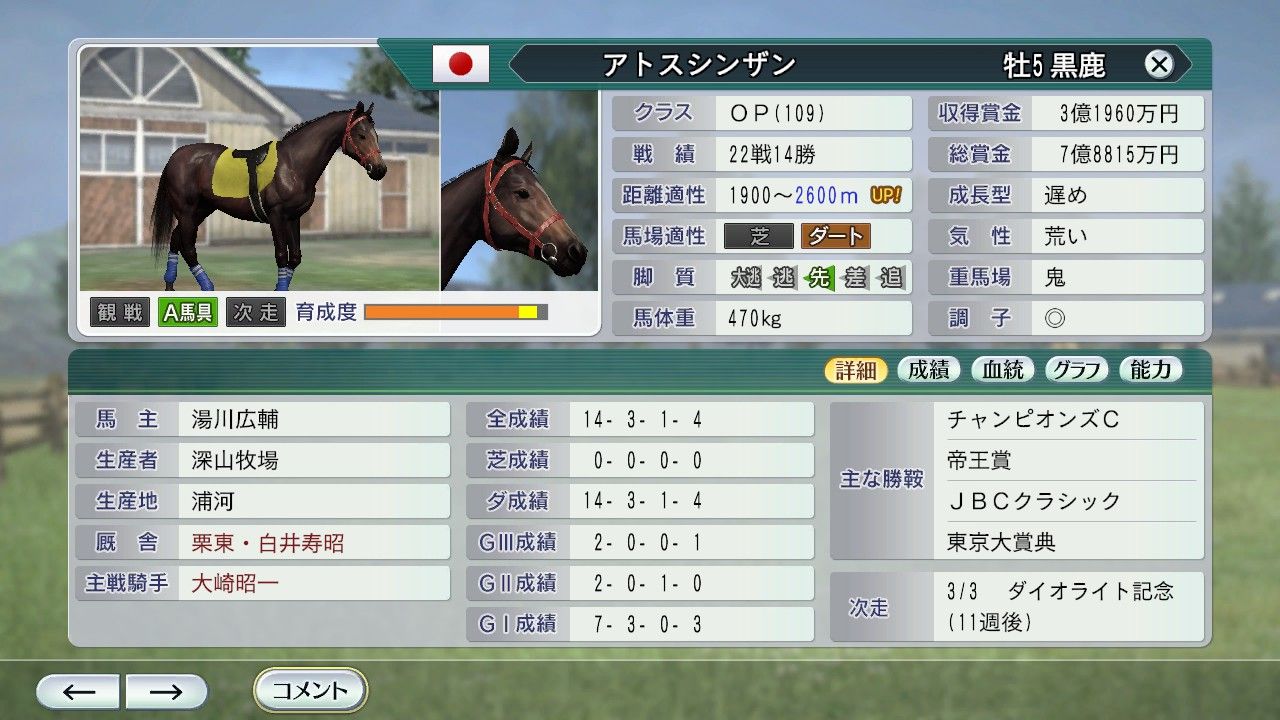This screenshot has width=1280, height=720.
Task: Click the right arrow to next horse
Action: click(x=167, y=690)
